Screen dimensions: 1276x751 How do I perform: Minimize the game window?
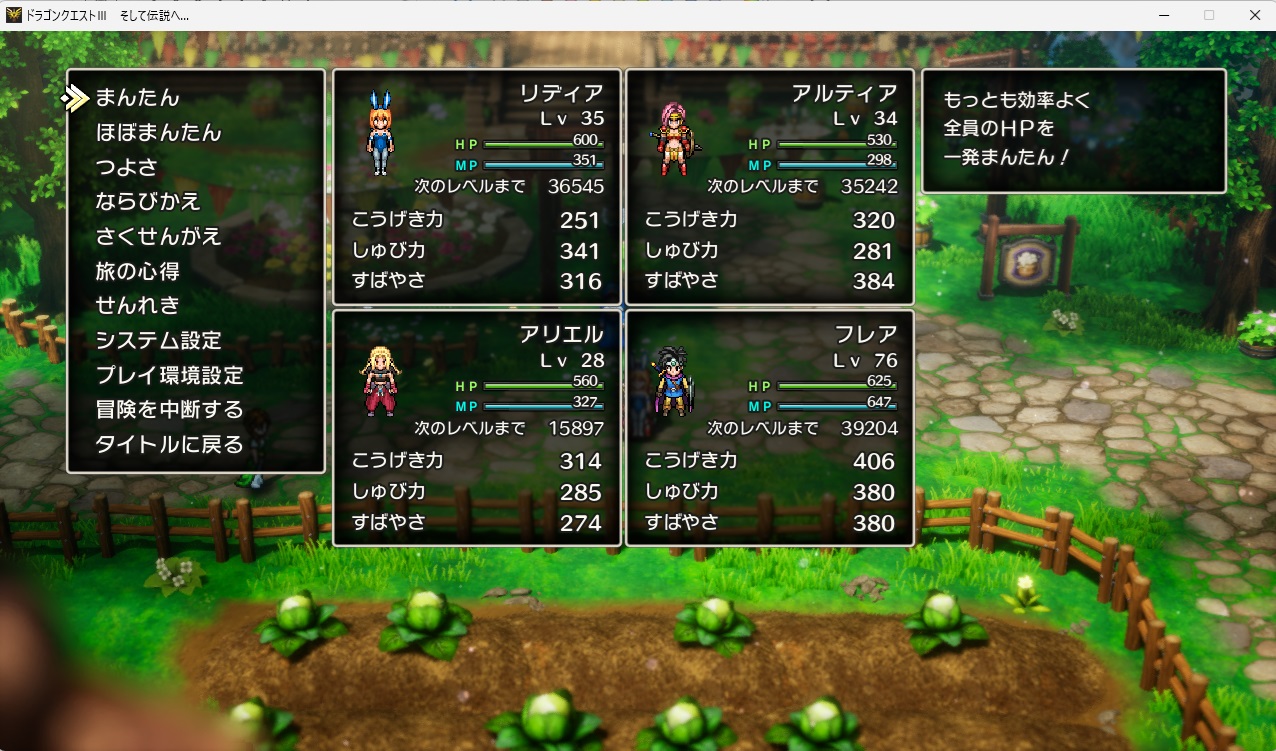click(x=1163, y=15)
